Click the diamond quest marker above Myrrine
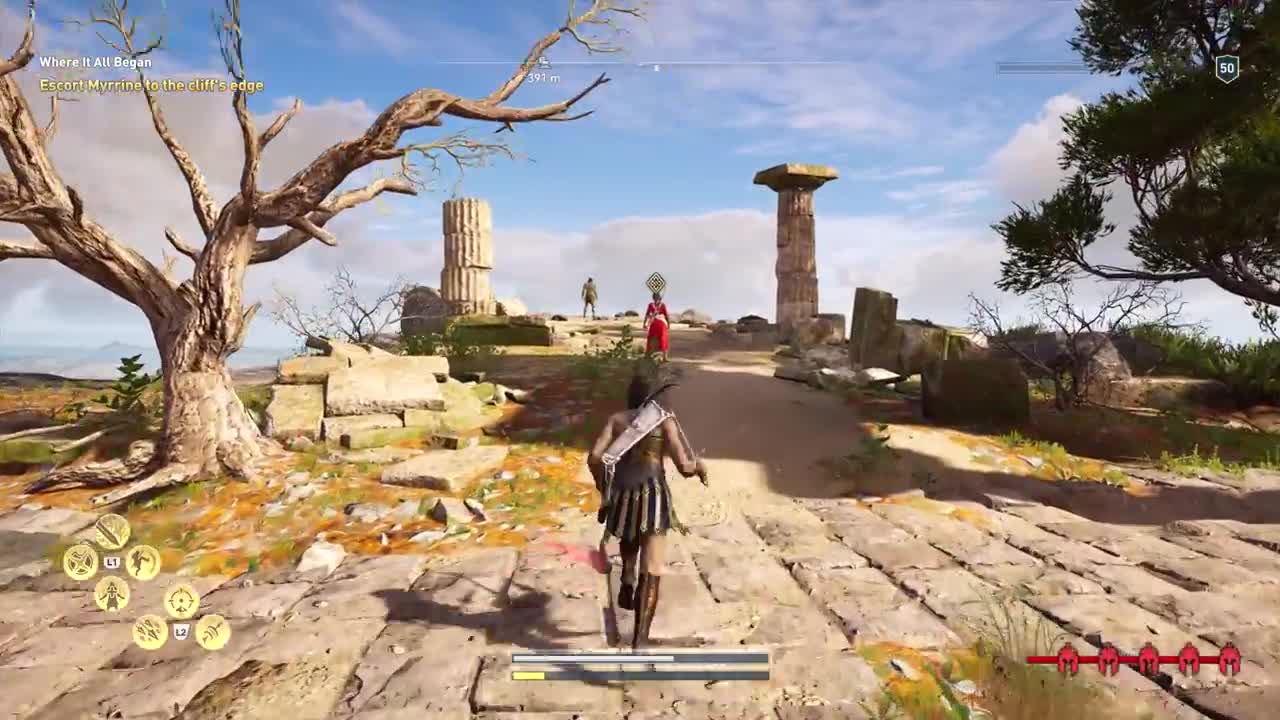1280x720 pixels. pos(655,282)
